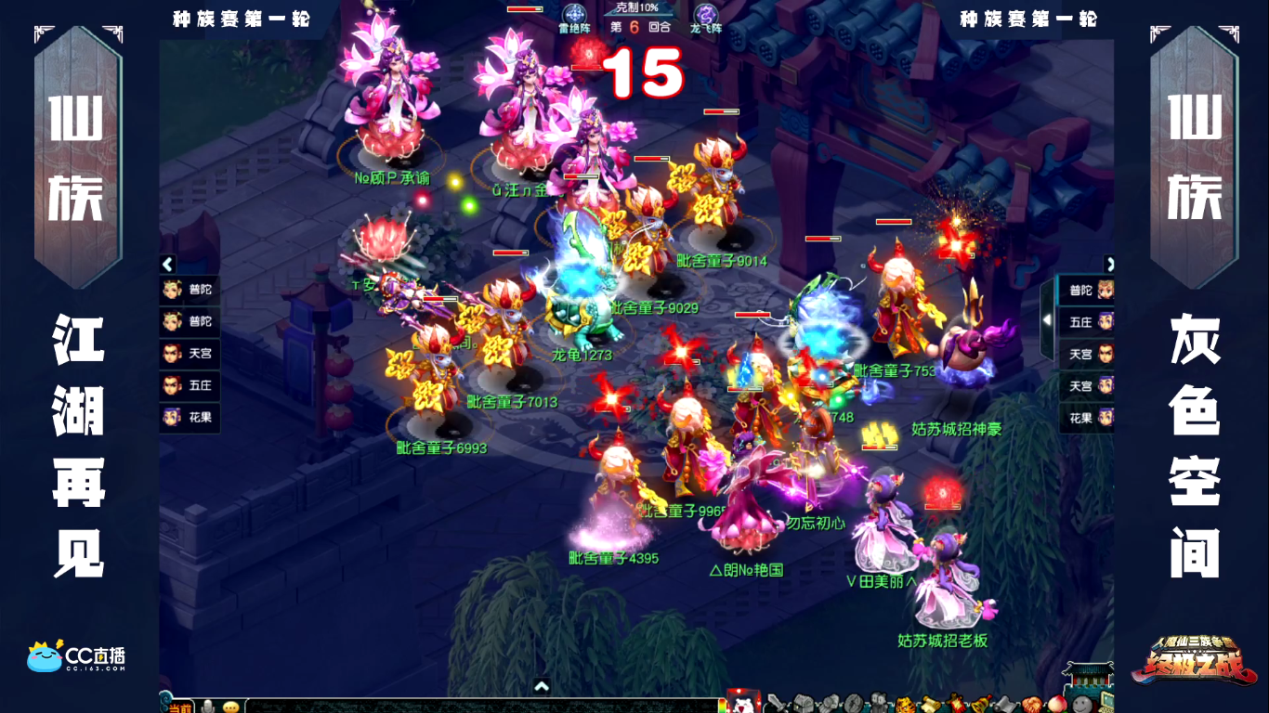The height and width of the screenshot is (713, 1269).
Task: Click white triangle handle beside 灰色空间 list
Action: [1046, 321]
